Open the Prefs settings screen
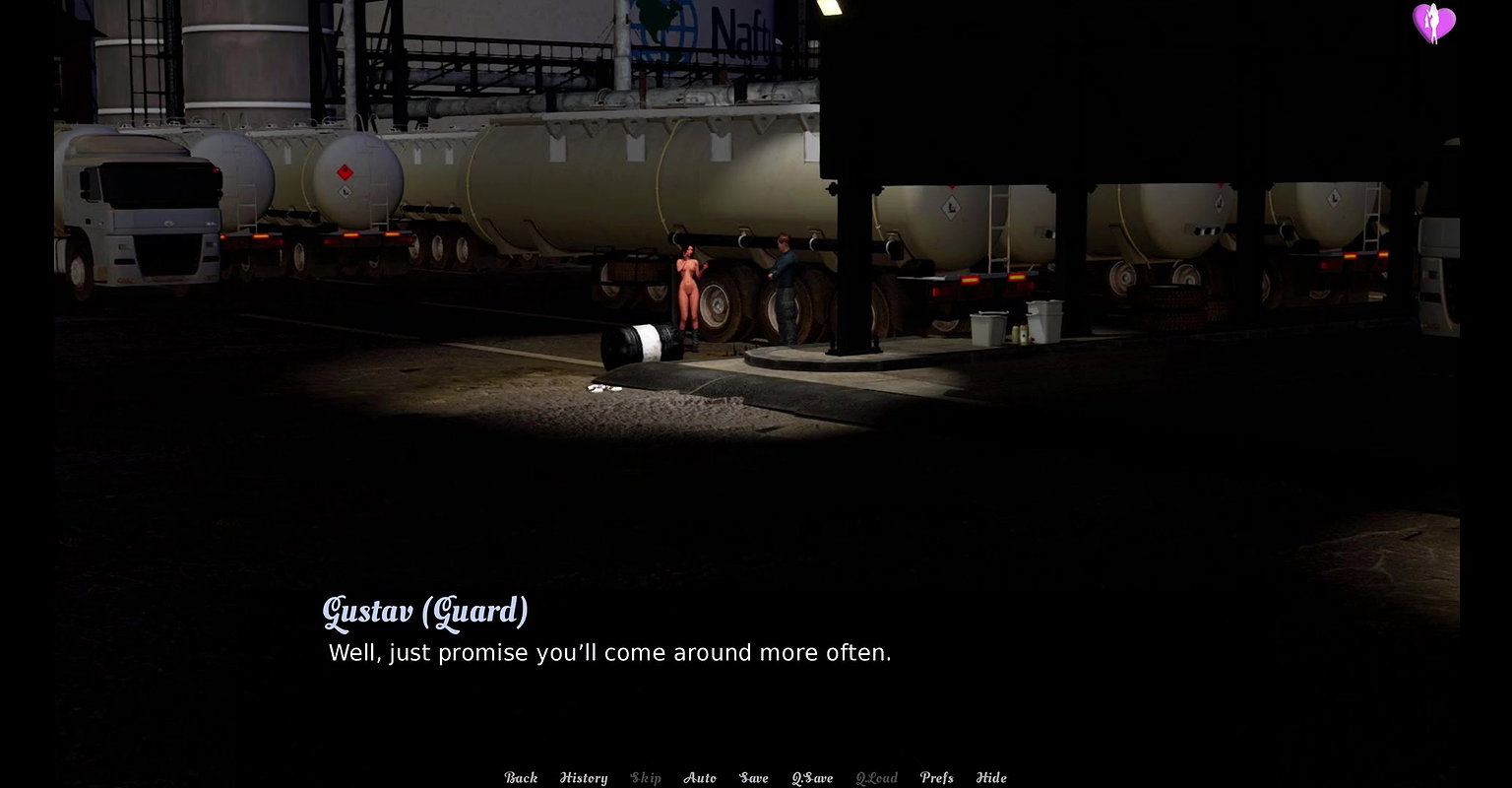 tap(936, 778)
